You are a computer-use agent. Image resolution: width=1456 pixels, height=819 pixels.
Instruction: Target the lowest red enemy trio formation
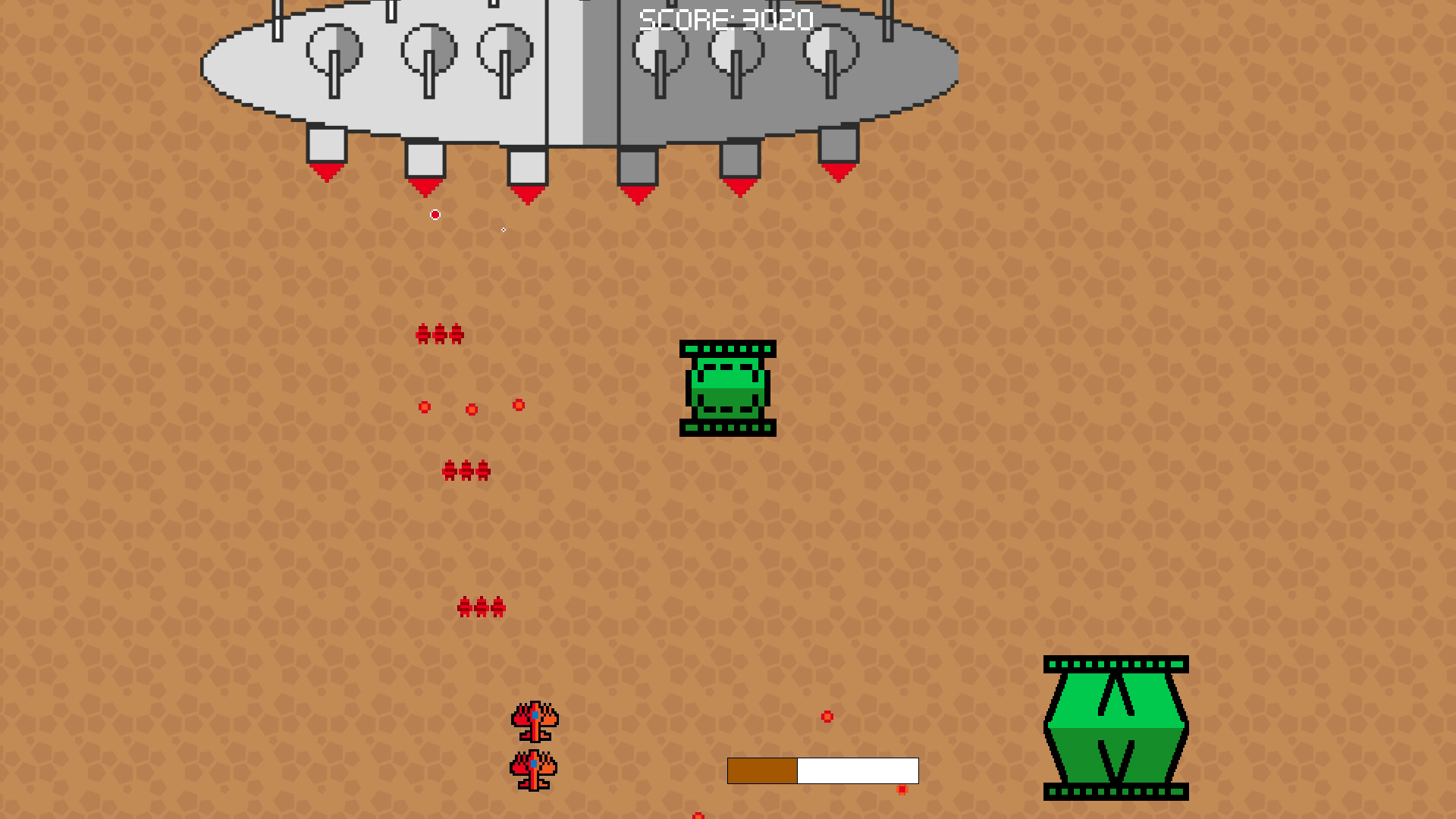pos(480,607)
